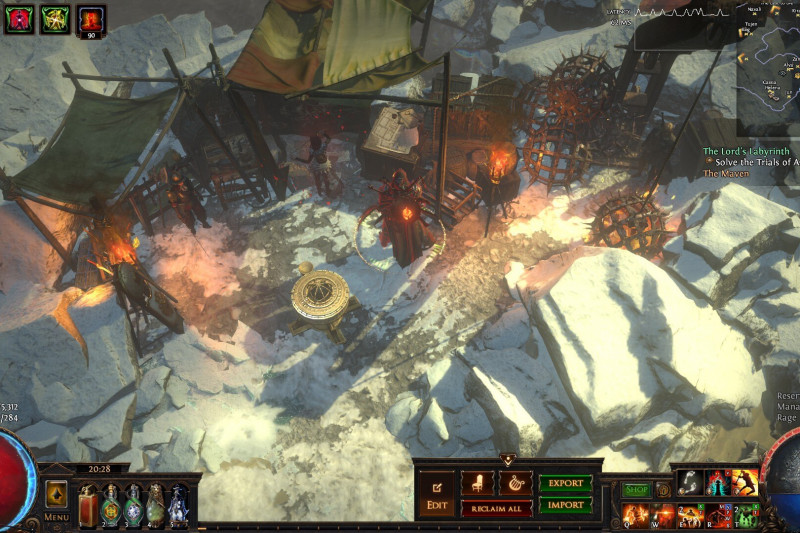Select the red buff icon showing 90

coord(92,20)
